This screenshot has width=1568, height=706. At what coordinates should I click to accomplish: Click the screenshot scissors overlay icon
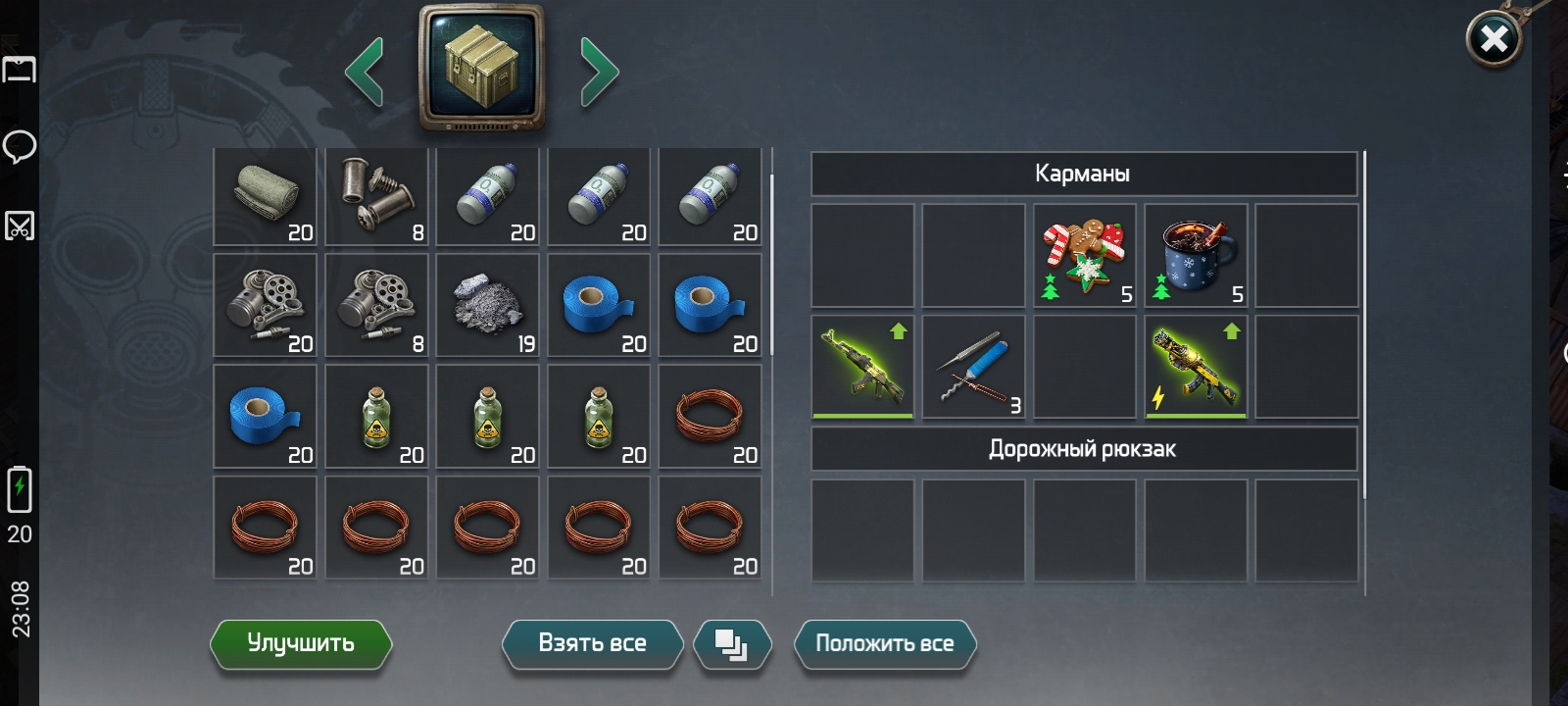pyautogui.click(x=20, y=226)
